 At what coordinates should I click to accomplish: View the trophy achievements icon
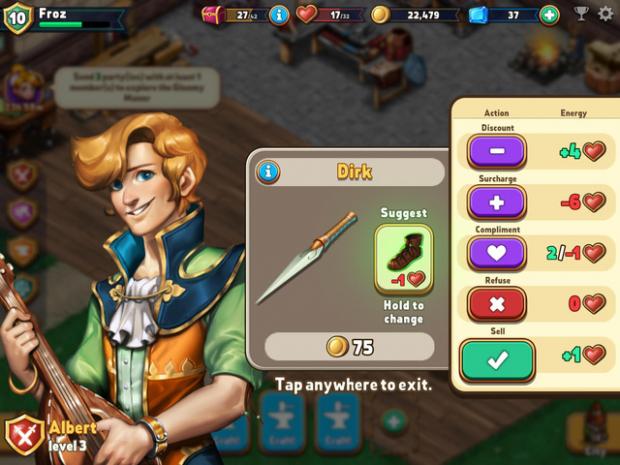coord(581,14)
